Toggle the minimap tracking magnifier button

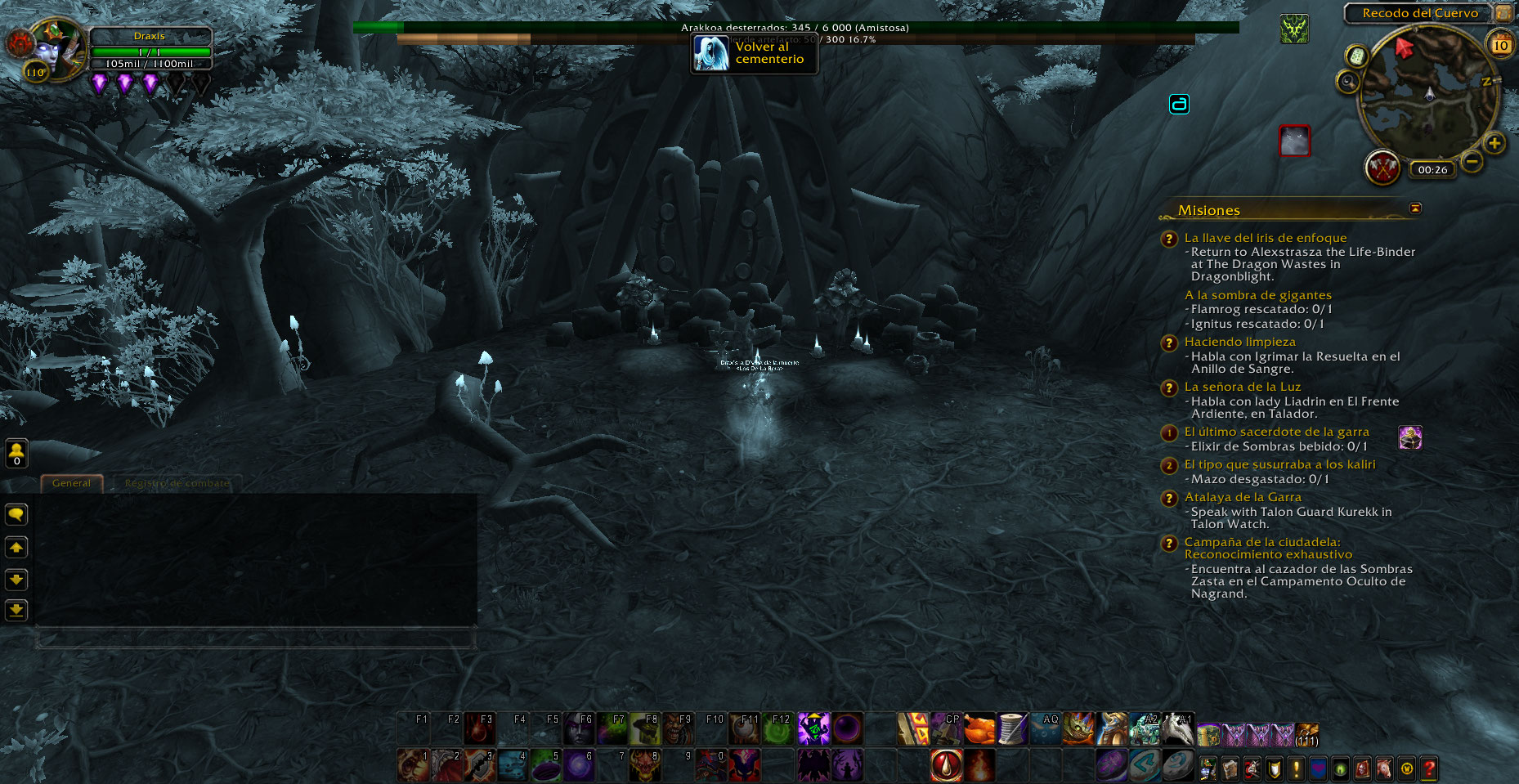click(1348, 82)
